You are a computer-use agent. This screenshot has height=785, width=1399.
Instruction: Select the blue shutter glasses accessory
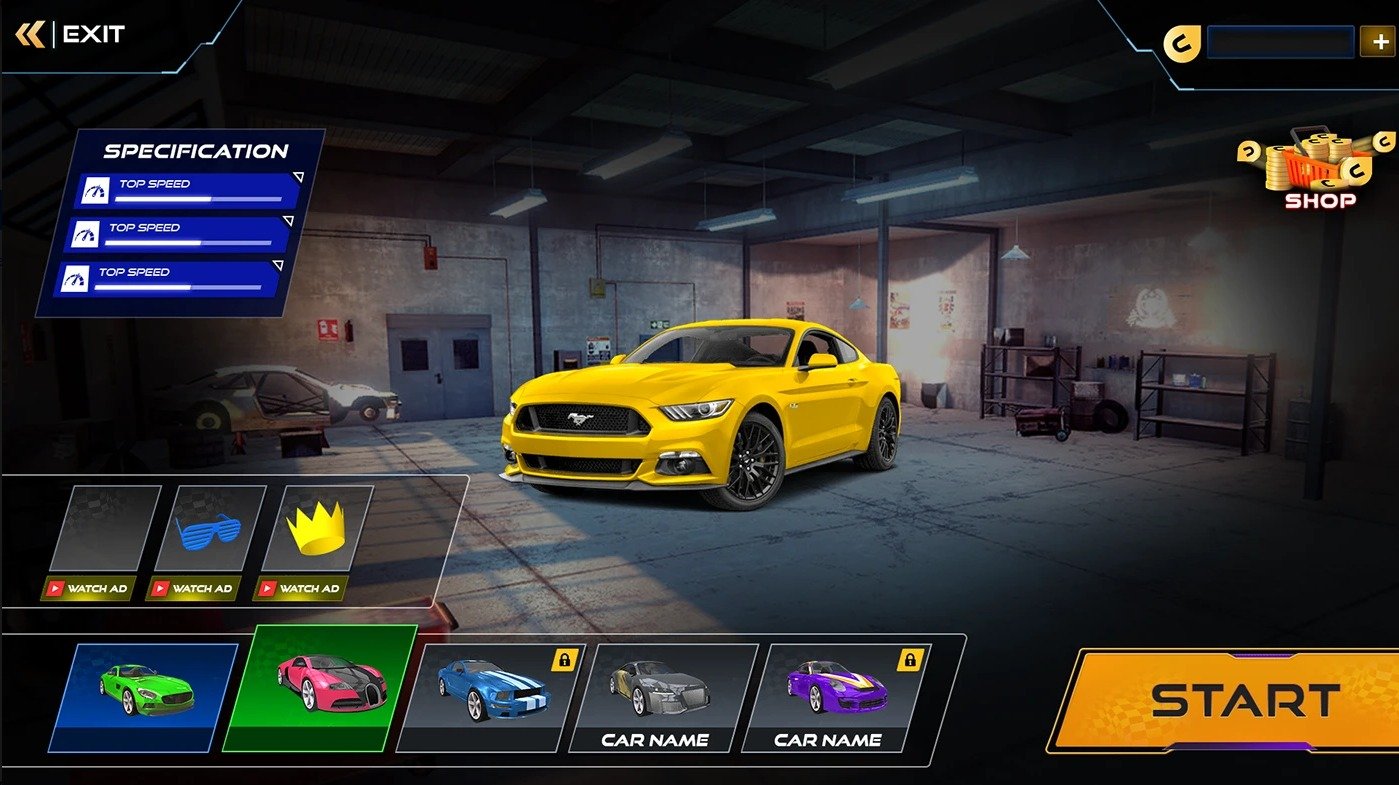(x=209, y=527)
